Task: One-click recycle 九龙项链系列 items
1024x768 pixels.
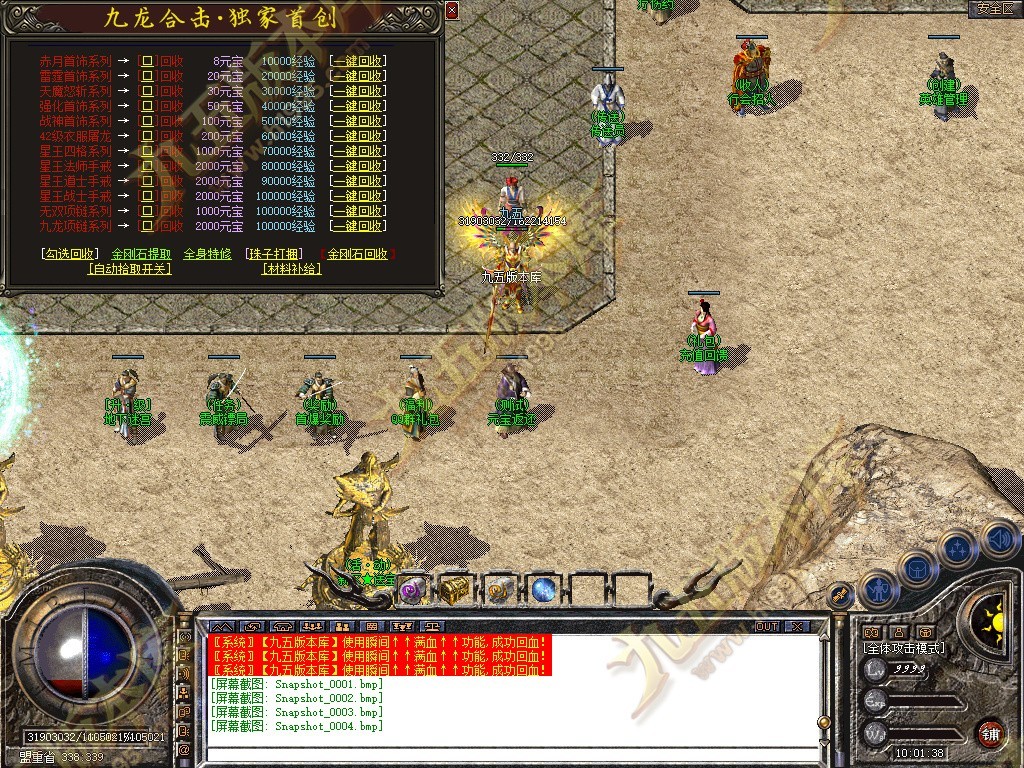Action: 358,226
